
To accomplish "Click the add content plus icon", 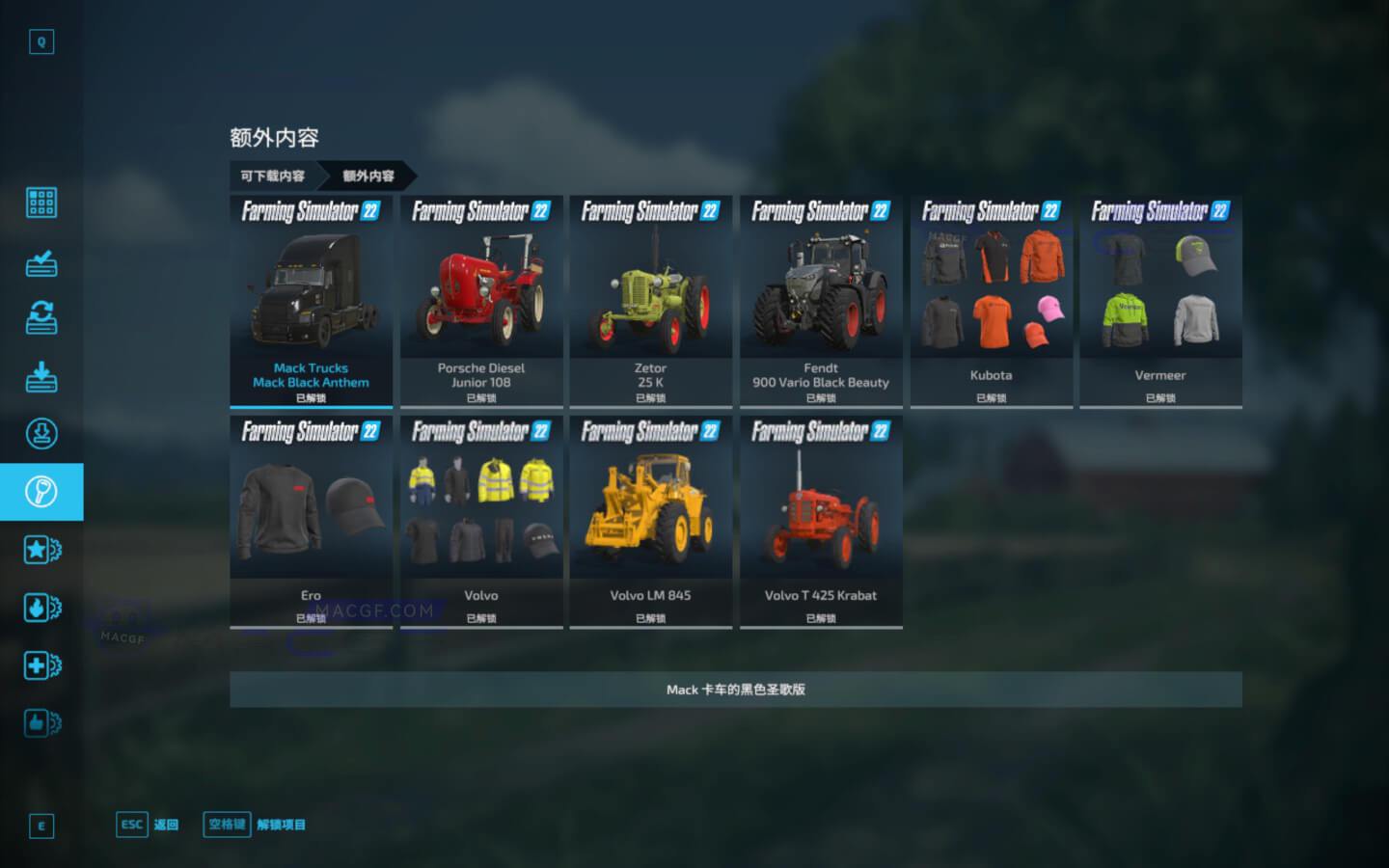I will pyautogui.click(x=41, y=665).
